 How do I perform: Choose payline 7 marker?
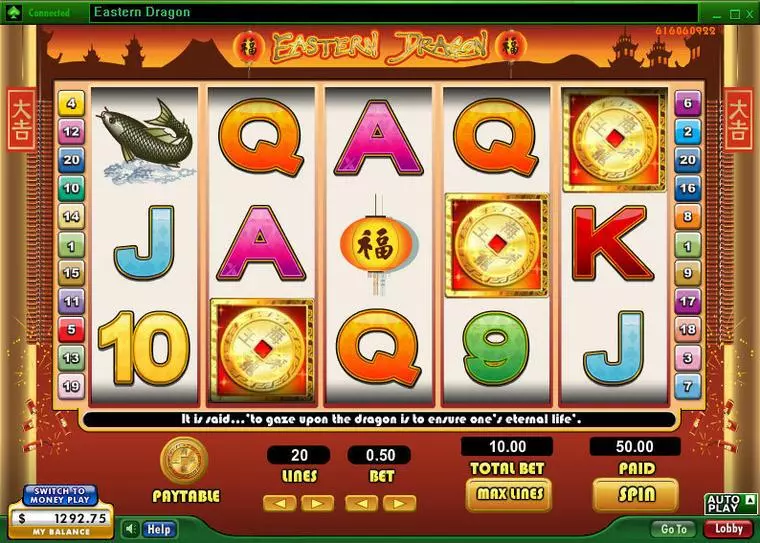pyautogui.click(x=688, y=386)
